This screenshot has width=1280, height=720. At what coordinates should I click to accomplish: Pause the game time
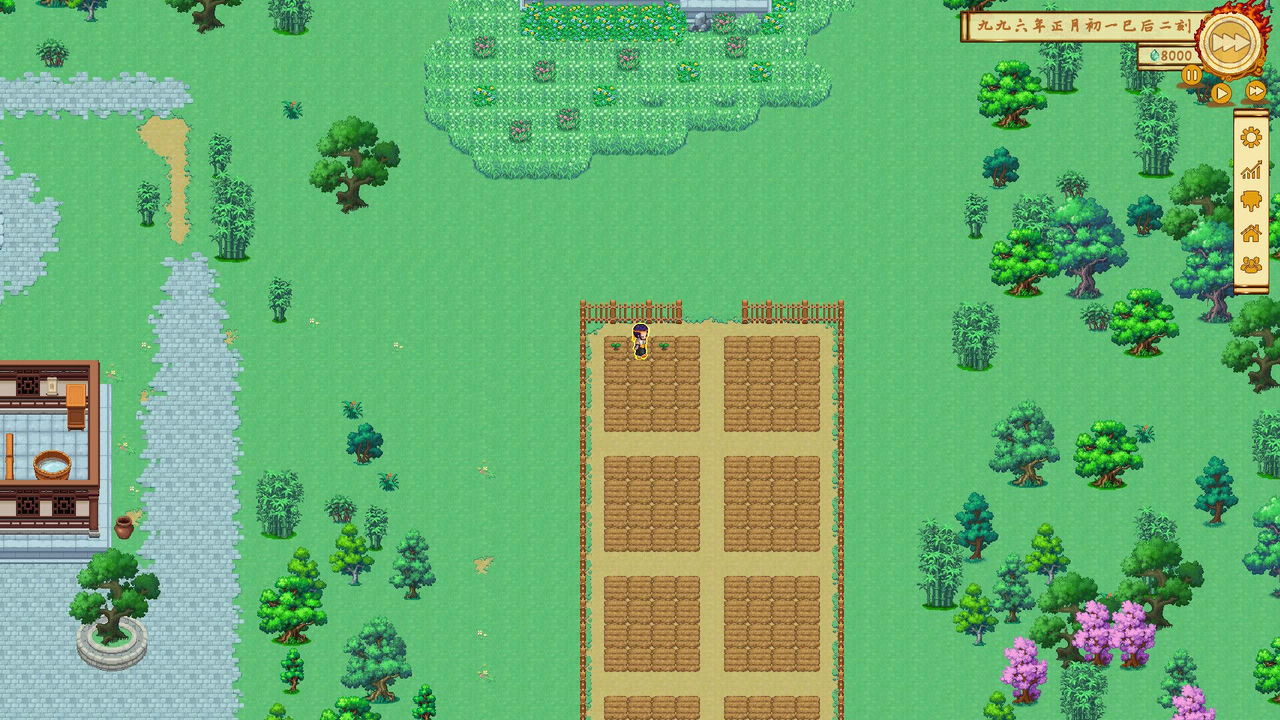pyautogui.click(x=1192, y=75)
